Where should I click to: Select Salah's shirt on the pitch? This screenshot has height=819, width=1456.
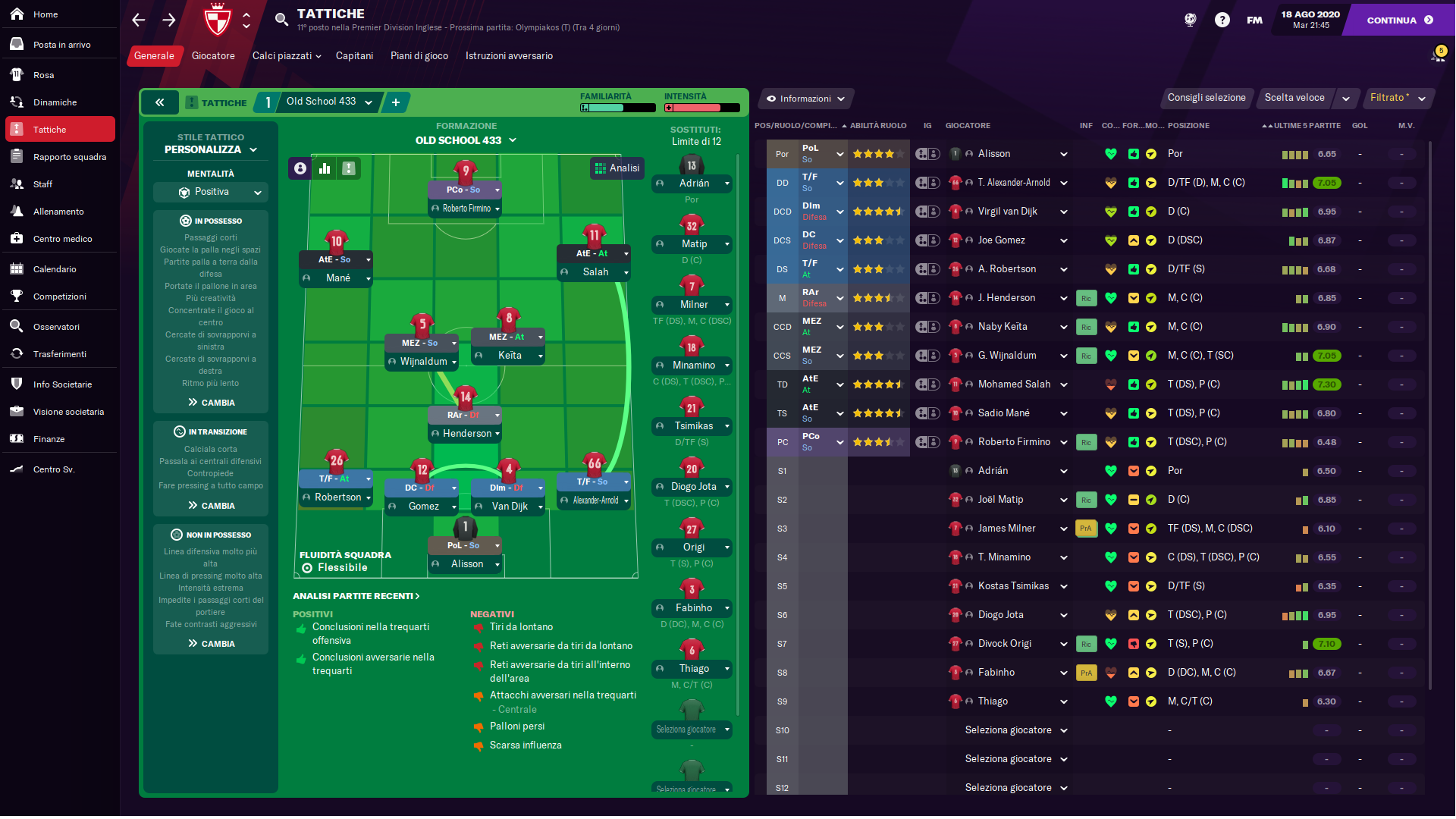(x=594, y=235)
